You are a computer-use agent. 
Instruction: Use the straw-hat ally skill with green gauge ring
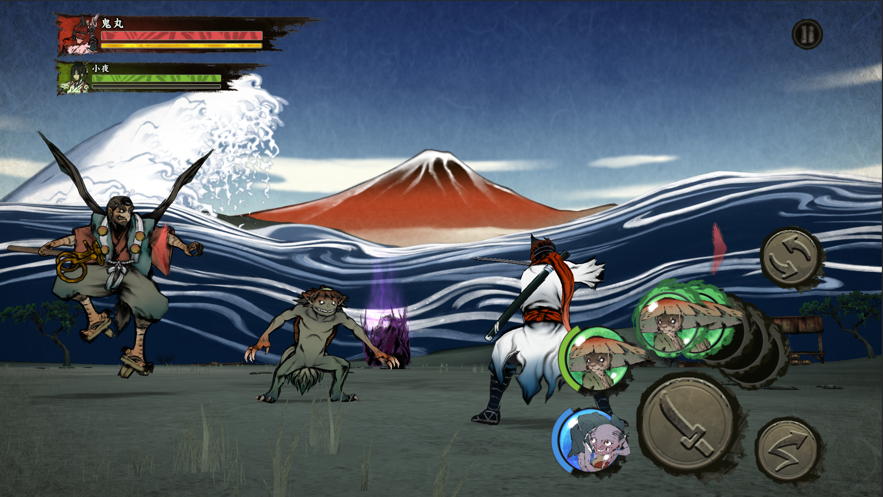596,360
